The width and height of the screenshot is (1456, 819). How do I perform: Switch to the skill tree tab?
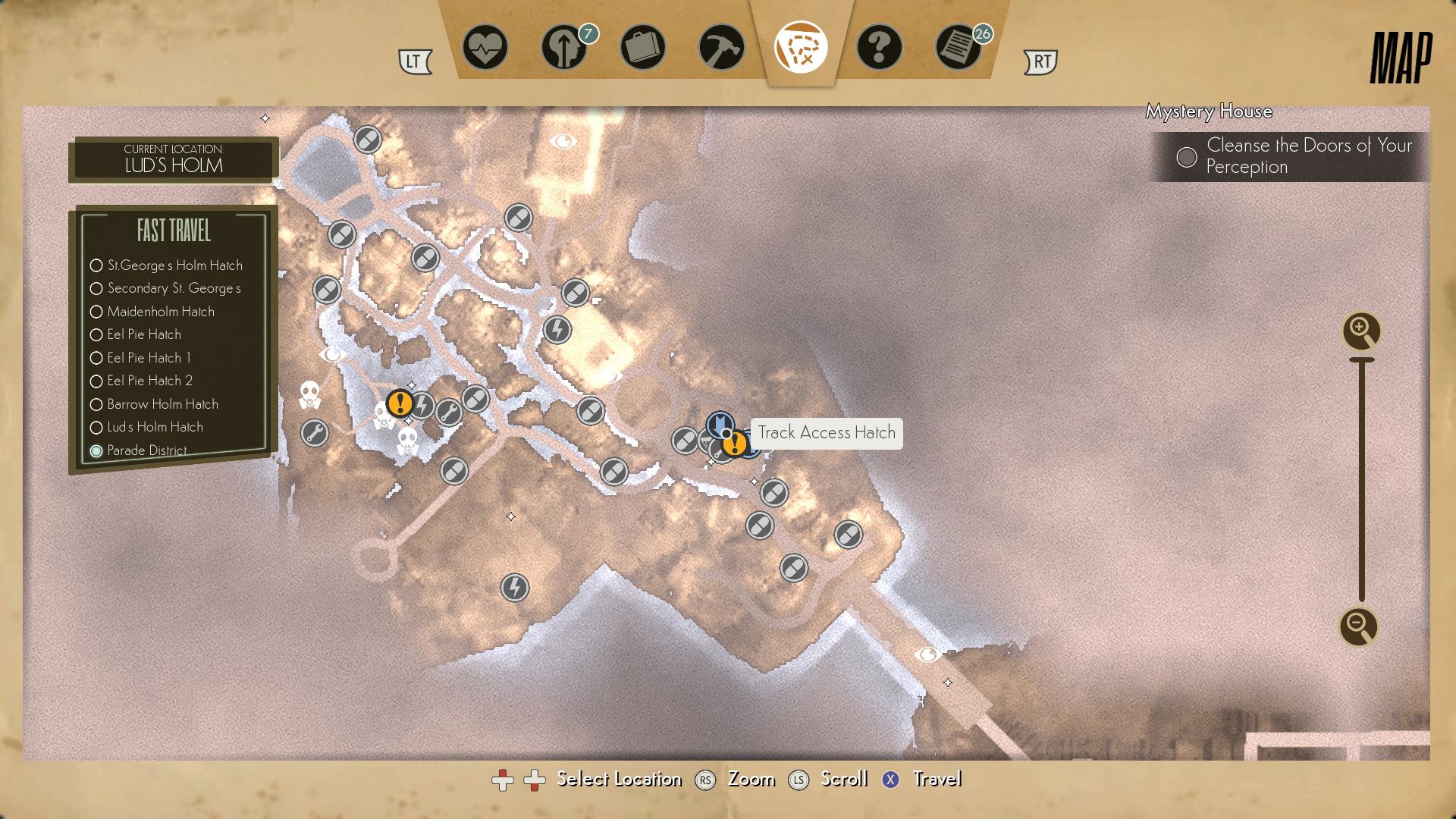point(564,48)
